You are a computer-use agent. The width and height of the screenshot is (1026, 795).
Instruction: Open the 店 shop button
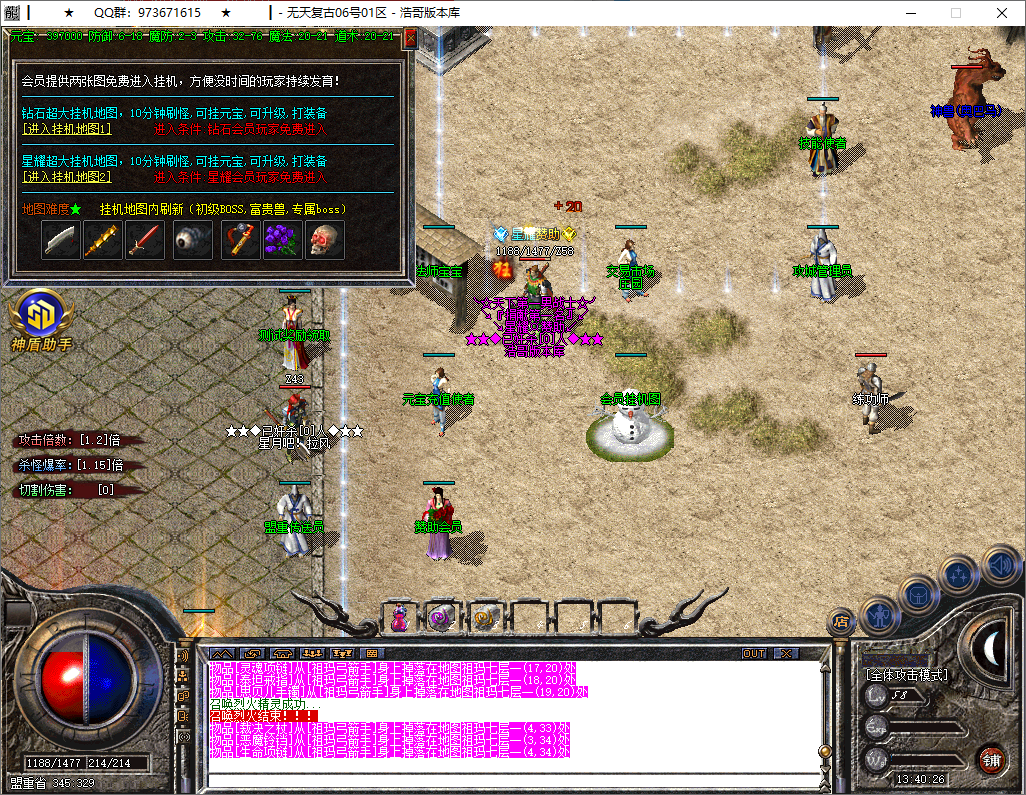point(841,622)
